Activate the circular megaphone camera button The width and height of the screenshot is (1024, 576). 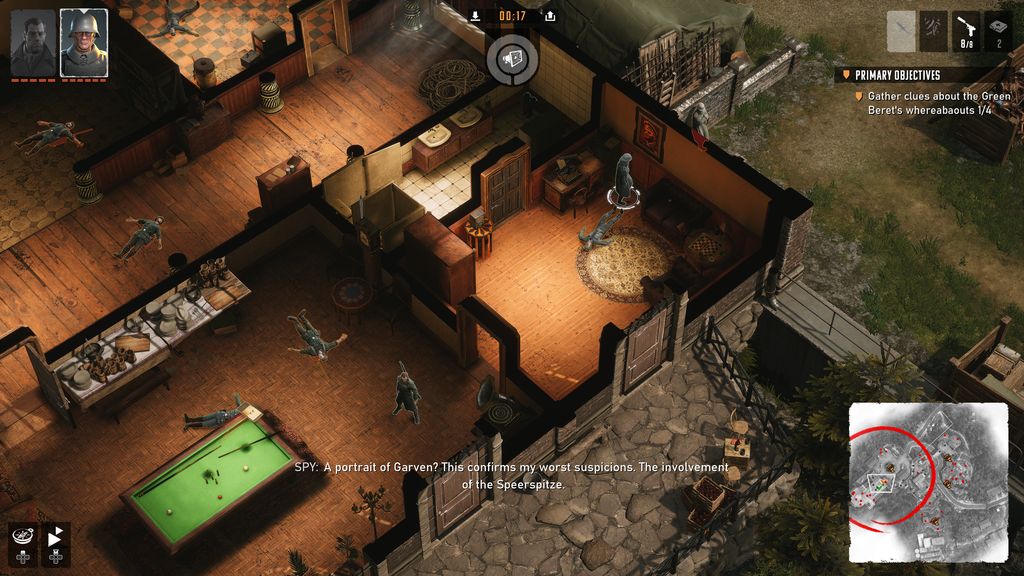tap(512, 58)
